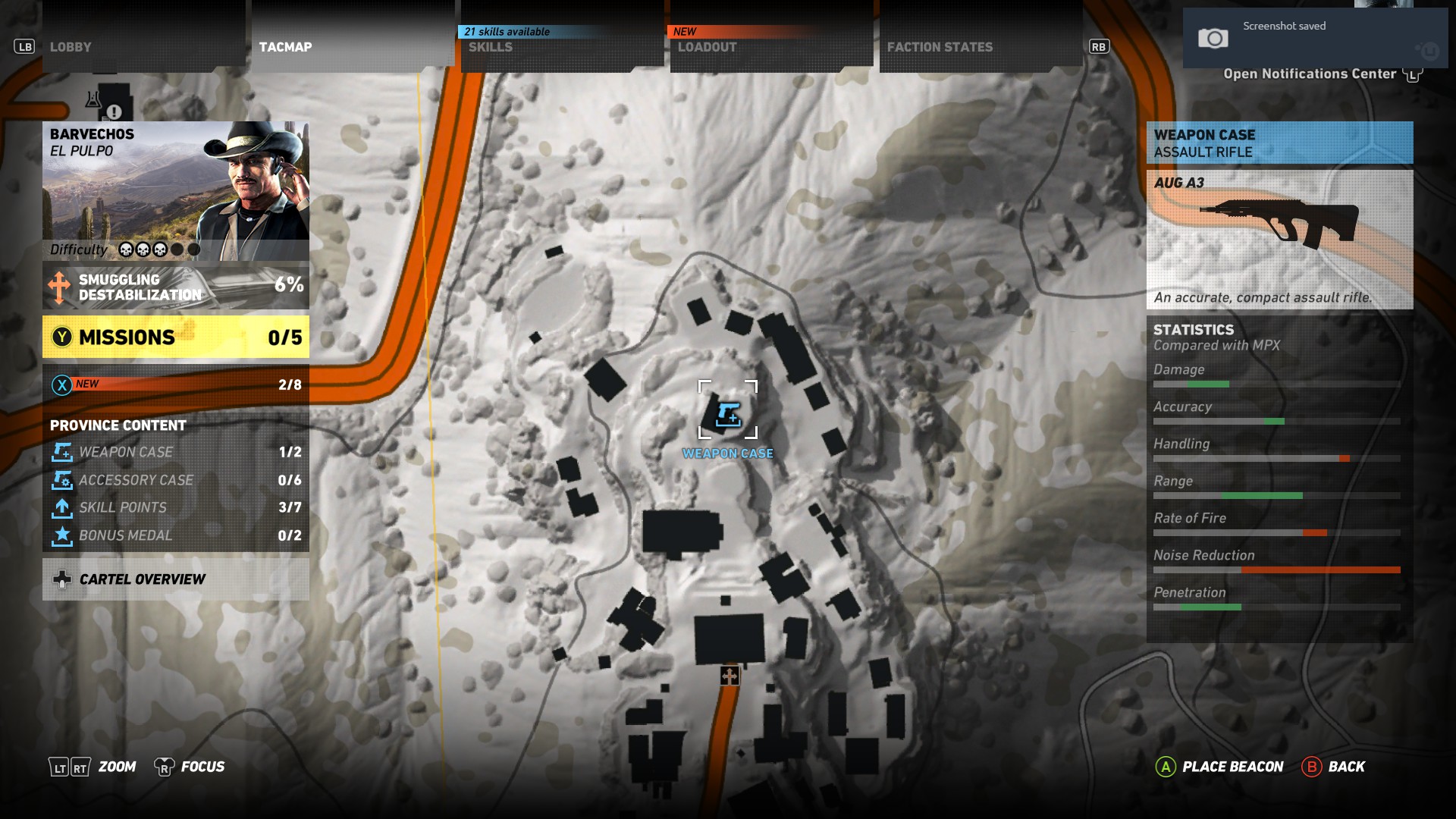This screenshot has width=1456, height=819.
Task: Click the Weapon Case marker on the map
Action: tap(728, 414)
